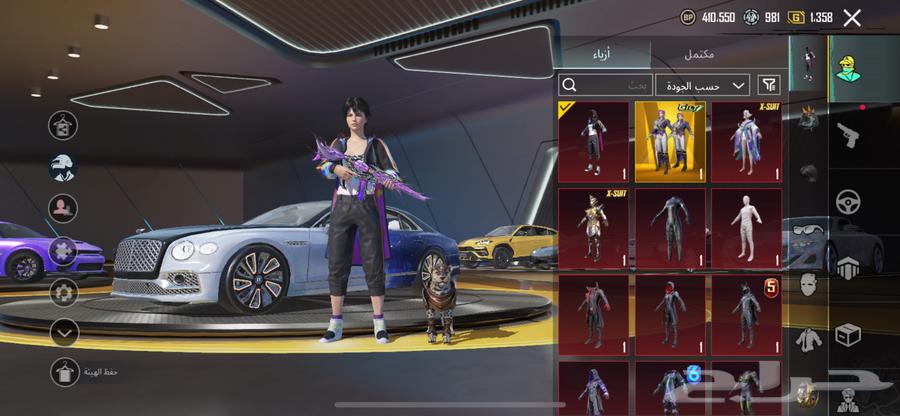Select the sunglasses subcategory
Screen dimensions: 900x416
point(807,229)
